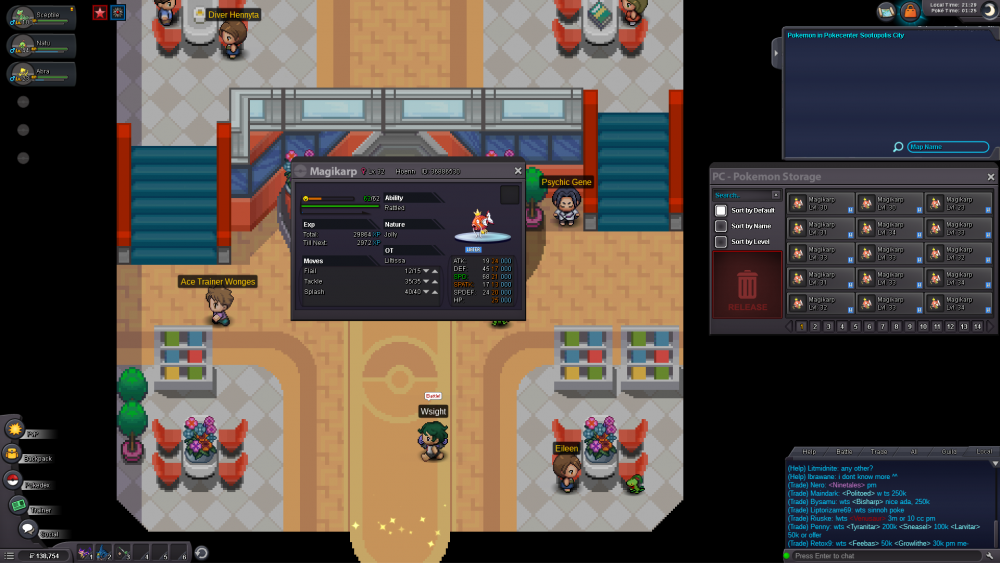
Task: Close the Magikarp summary panel
Action: click(516, 171)
